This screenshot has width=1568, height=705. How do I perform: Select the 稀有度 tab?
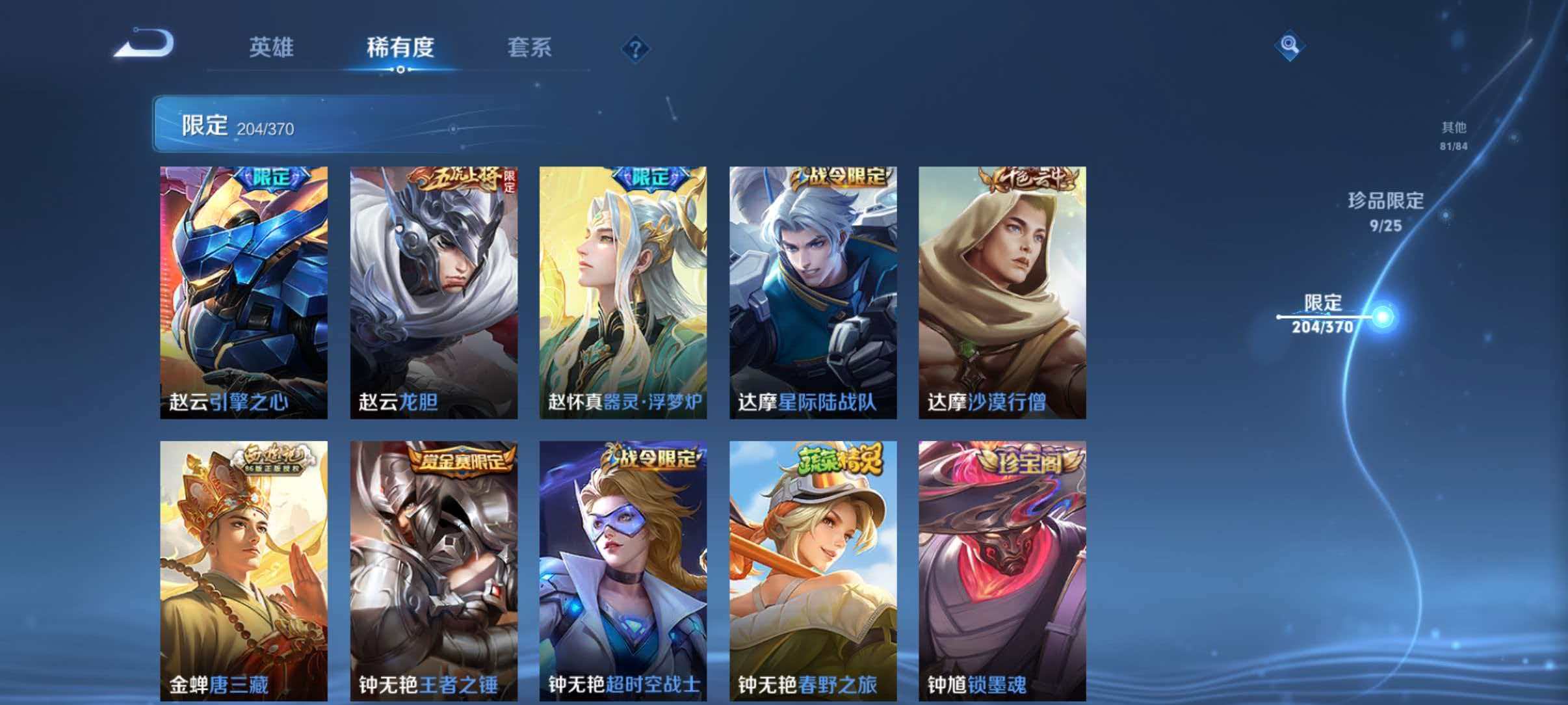pyautogui.click(x=400, y=48)
